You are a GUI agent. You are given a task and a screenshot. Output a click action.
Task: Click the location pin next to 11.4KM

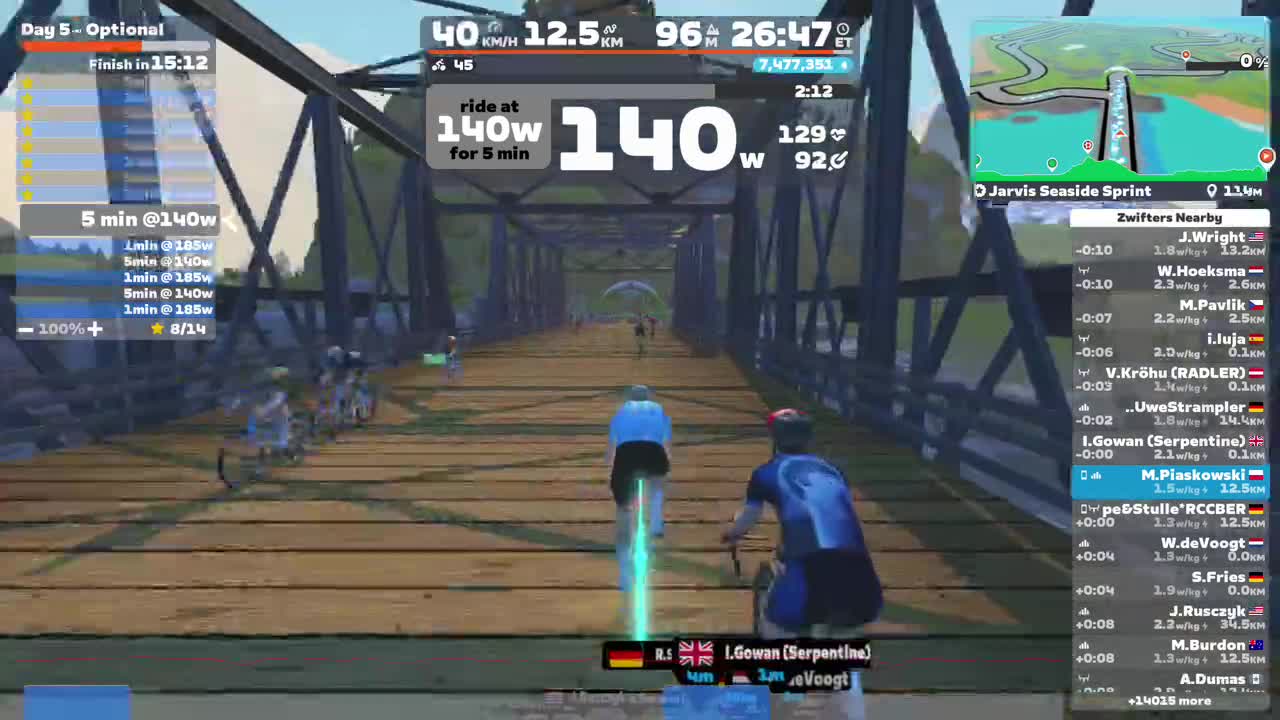click(1211, 190)
